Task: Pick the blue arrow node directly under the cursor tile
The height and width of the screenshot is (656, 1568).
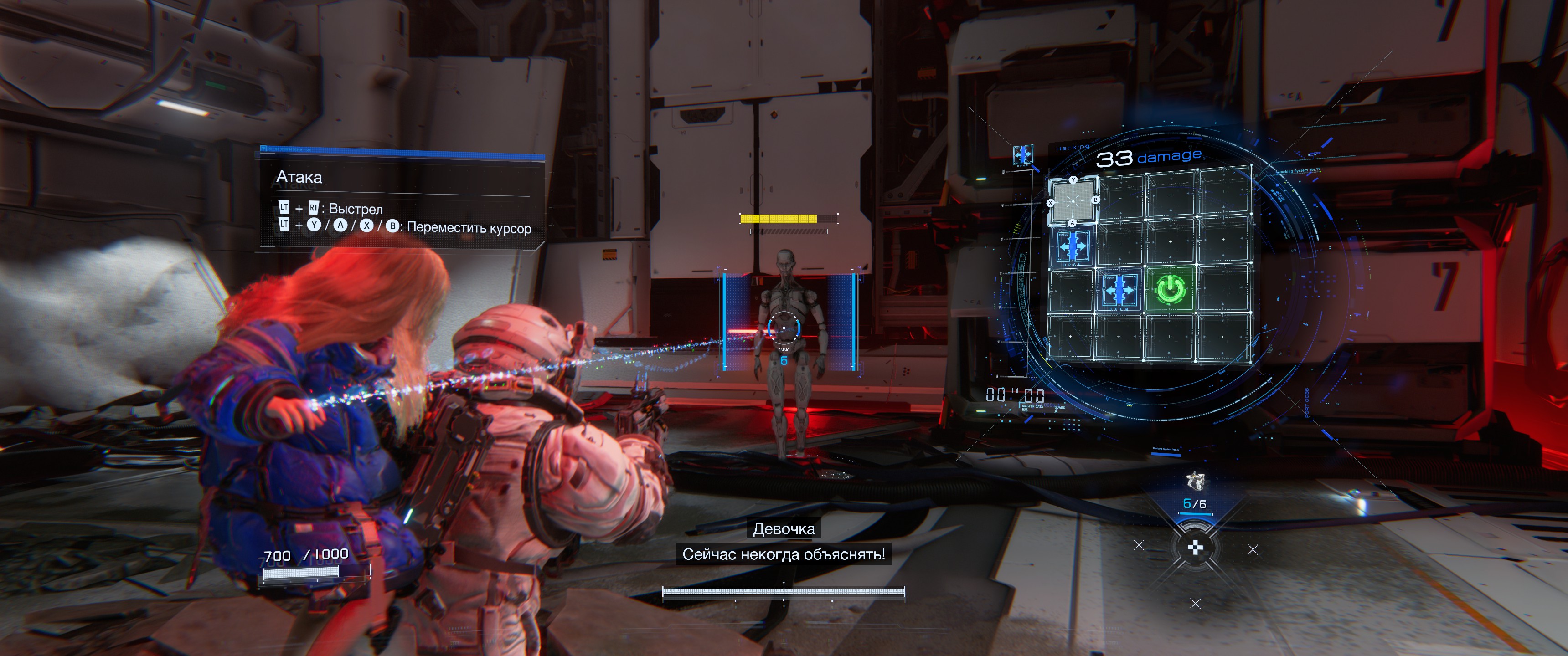Action: pyautogui.click(x=1072, y=247)
